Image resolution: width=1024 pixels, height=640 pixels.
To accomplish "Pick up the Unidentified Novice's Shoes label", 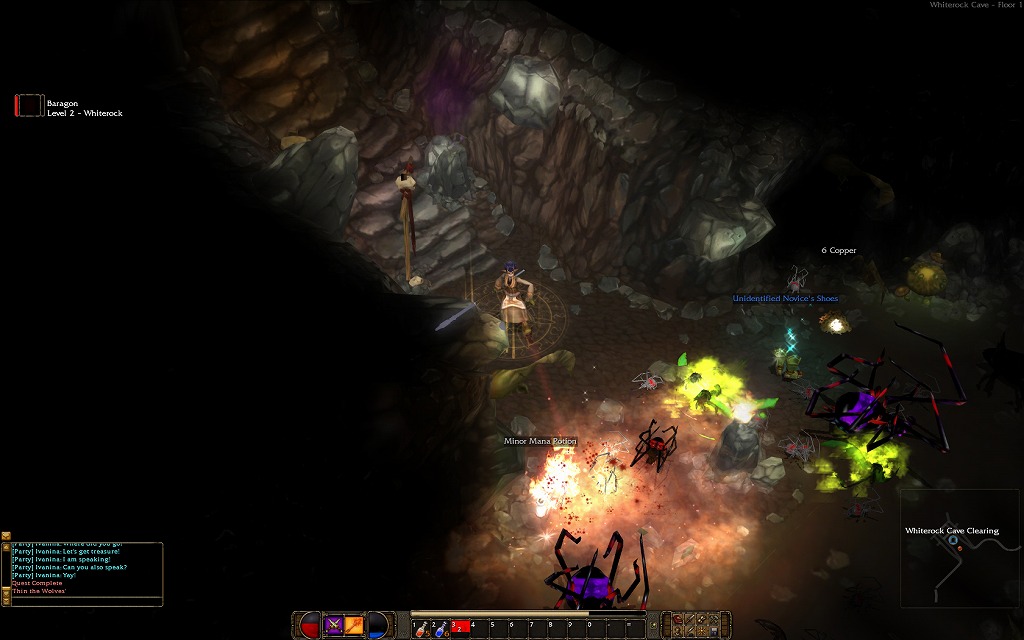I will 785,299.
